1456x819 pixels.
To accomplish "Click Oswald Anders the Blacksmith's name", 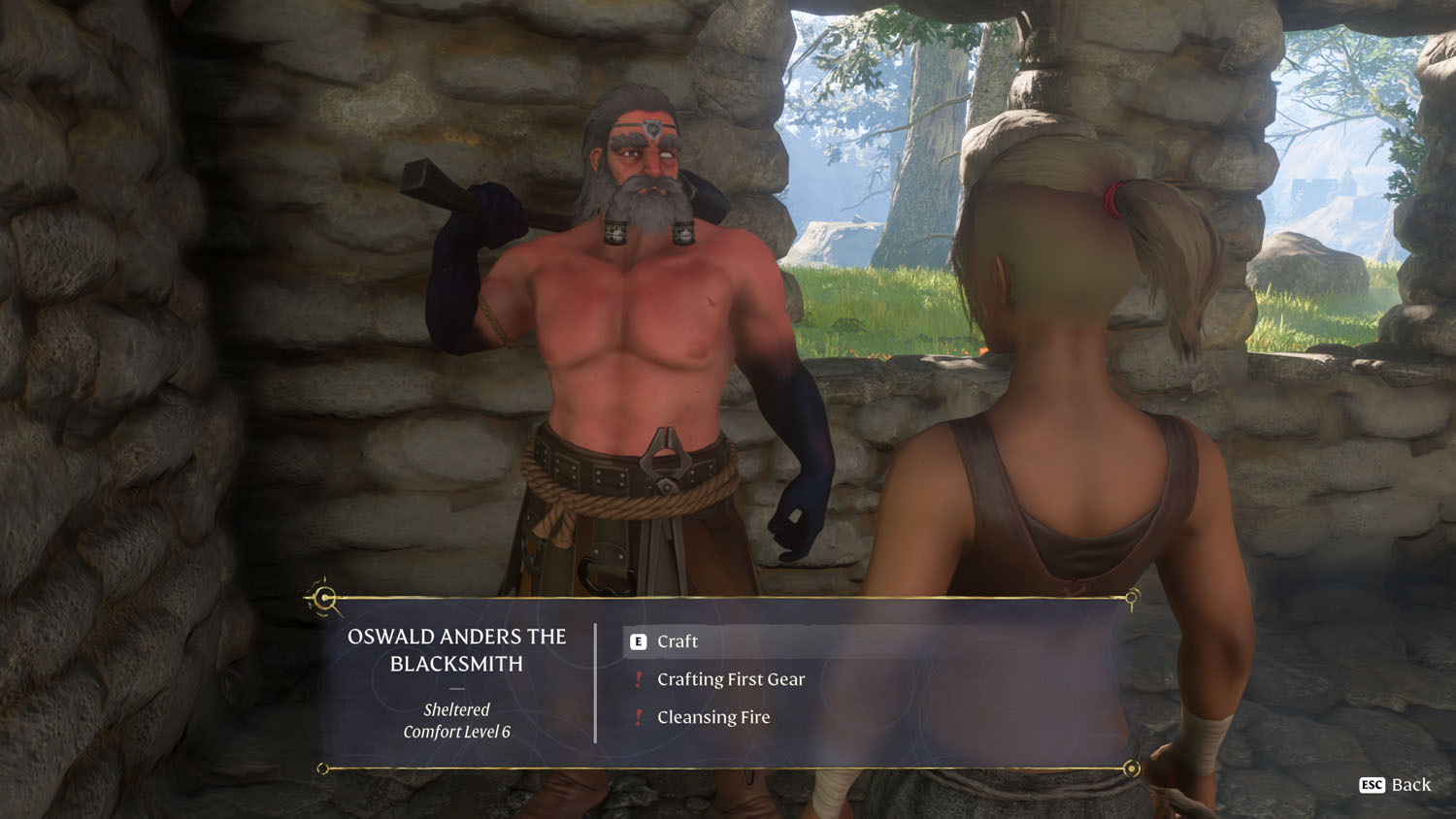I will 456,651.
